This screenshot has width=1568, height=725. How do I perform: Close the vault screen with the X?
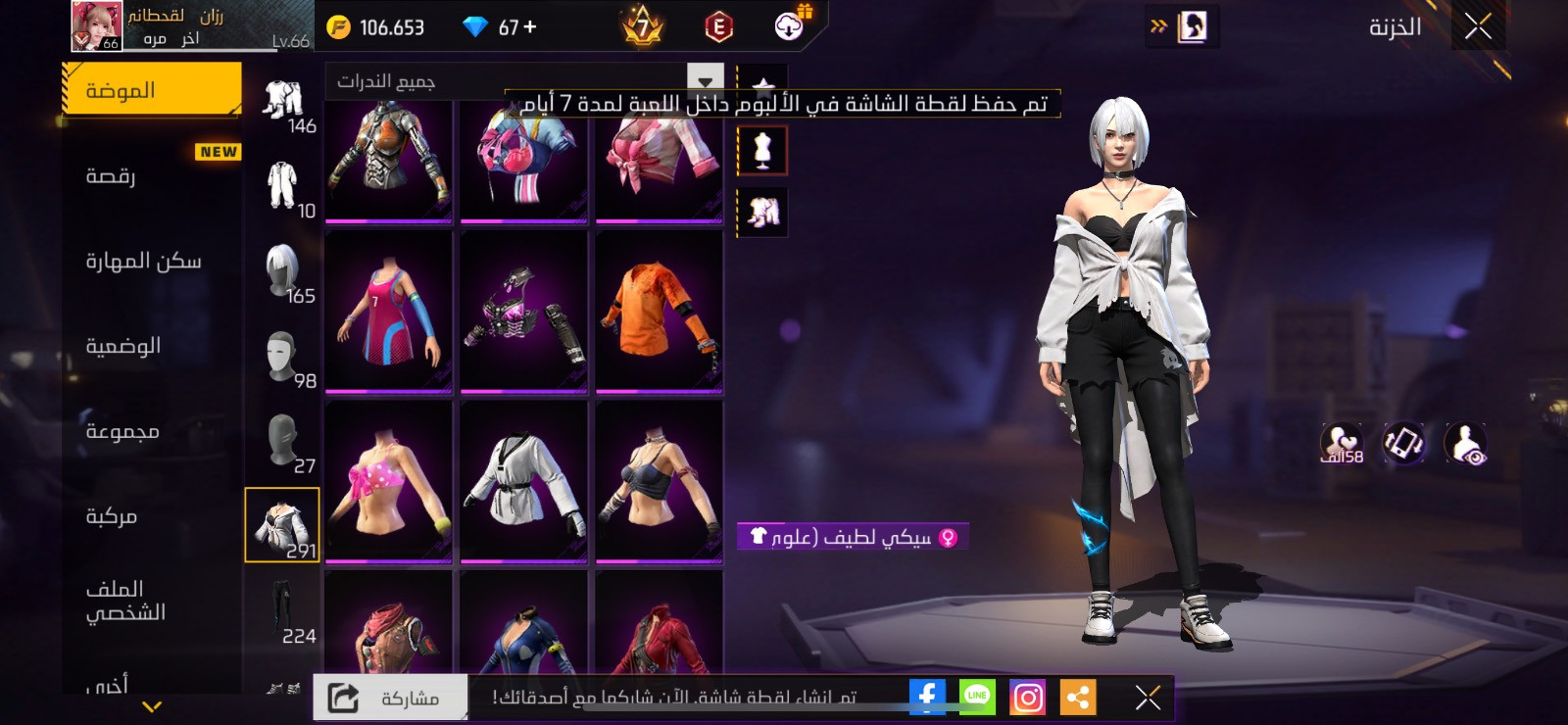point(1478,26)
